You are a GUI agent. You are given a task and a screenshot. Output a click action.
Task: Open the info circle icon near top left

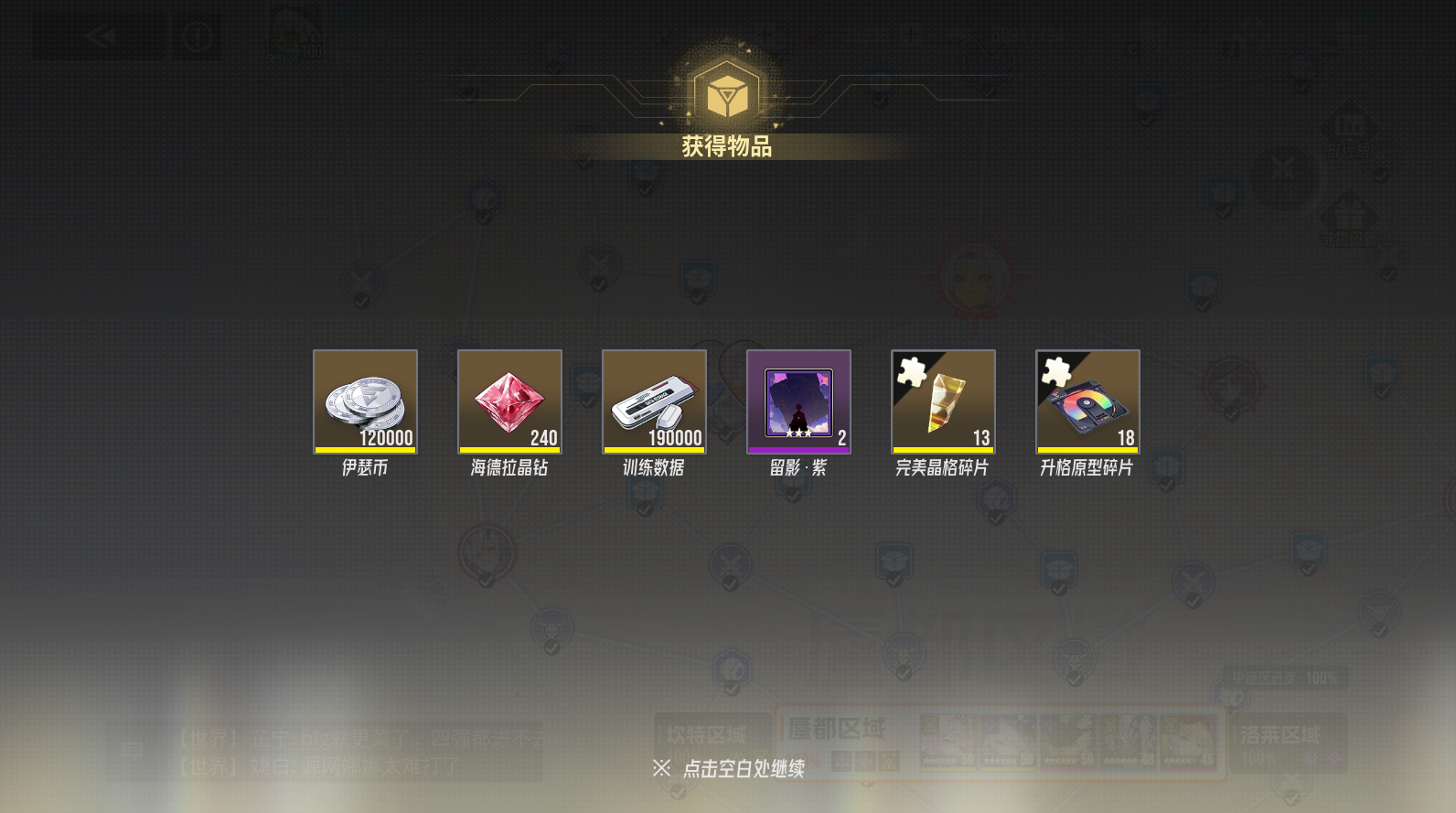(x=198, y=37)
